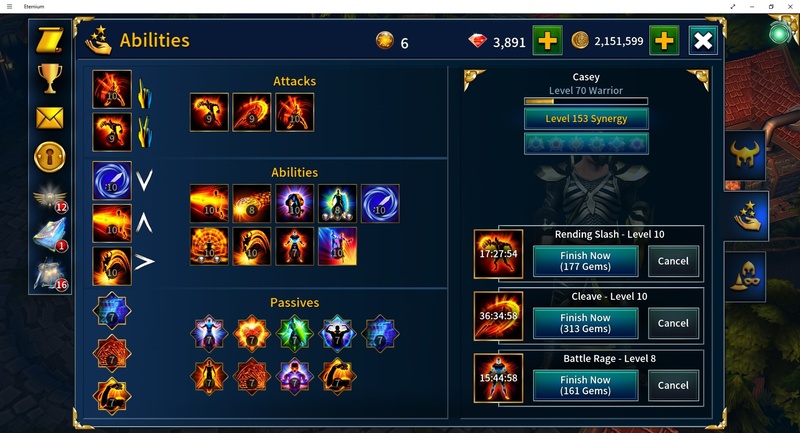Open the winged medal icon with 12 badge
The image size is (800, 433).
pyautogui.click(x=50, y=197)
